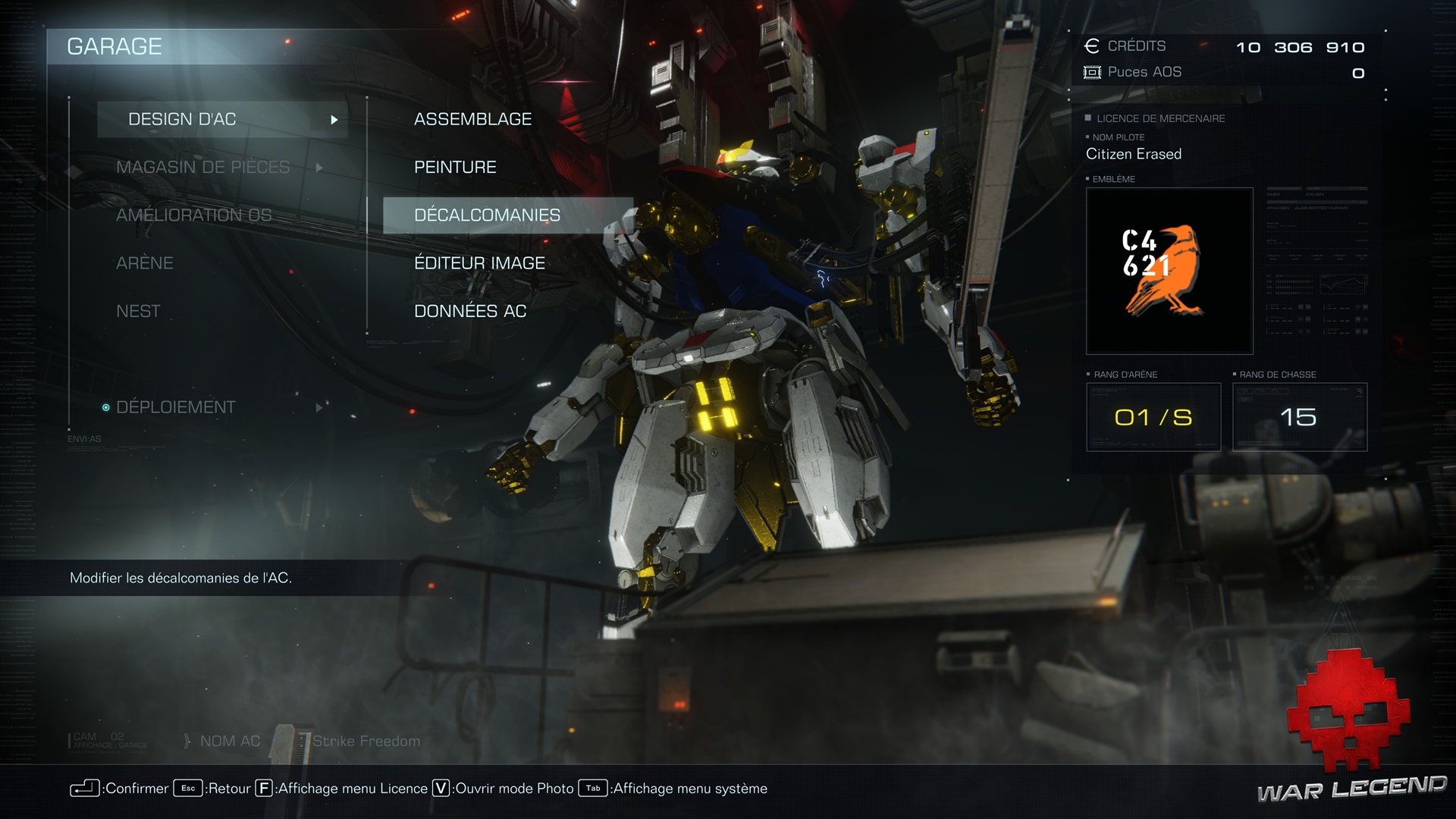Enter the ARÈNE menu
The width and height of the screenshot is (1456, 819).
pos(145,263)
